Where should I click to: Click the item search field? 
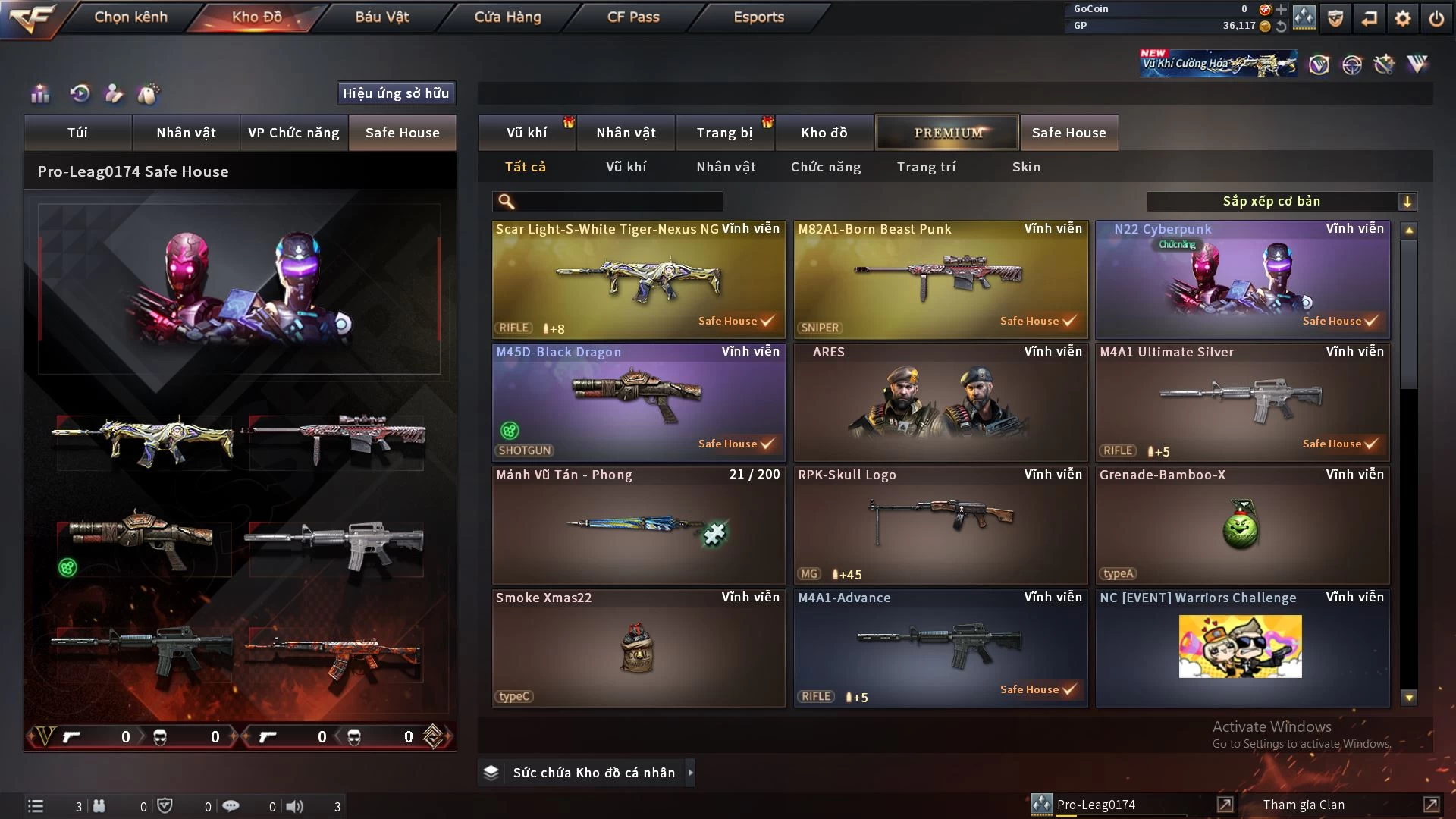tap(618, 202)
